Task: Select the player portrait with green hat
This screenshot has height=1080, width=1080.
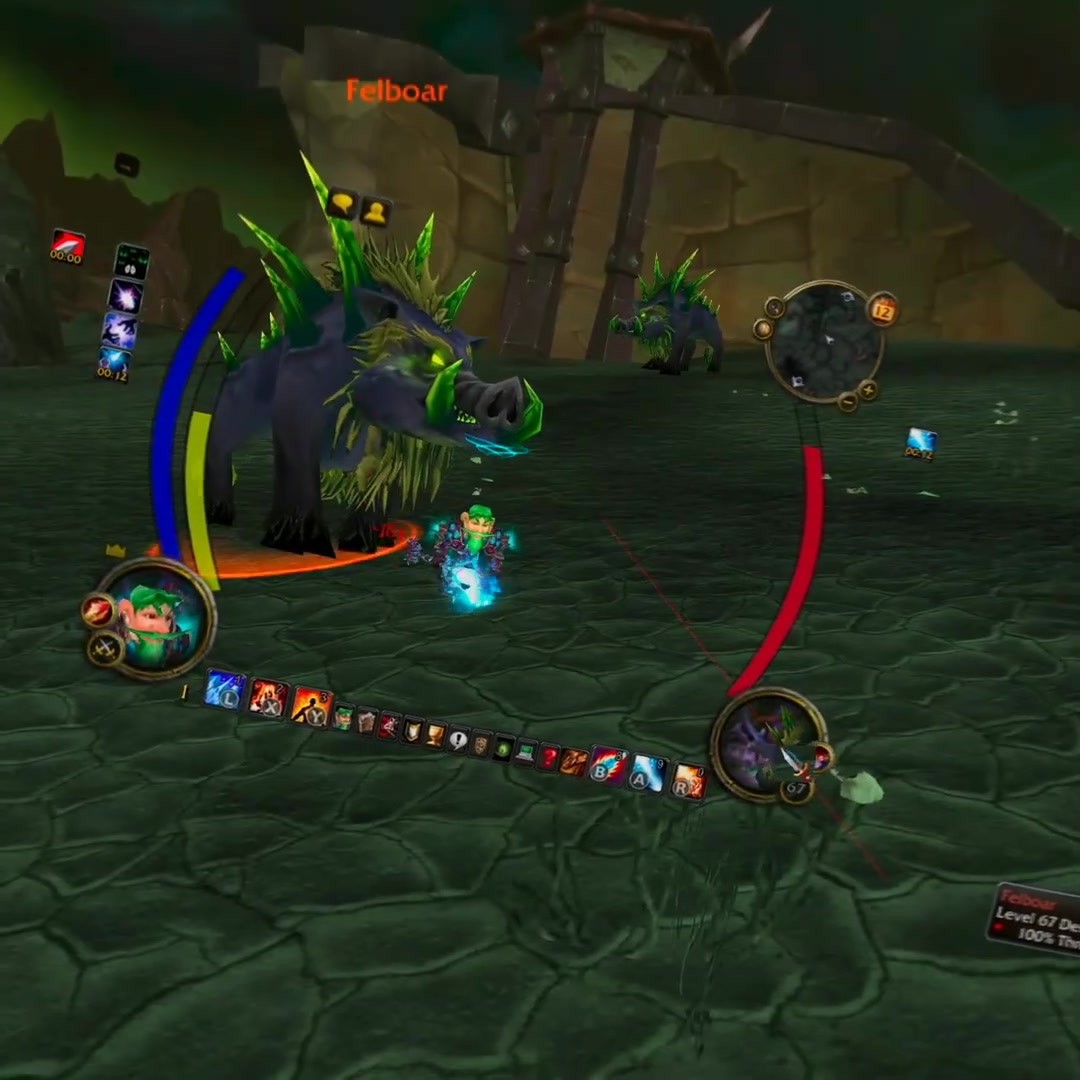Action: 157,618
